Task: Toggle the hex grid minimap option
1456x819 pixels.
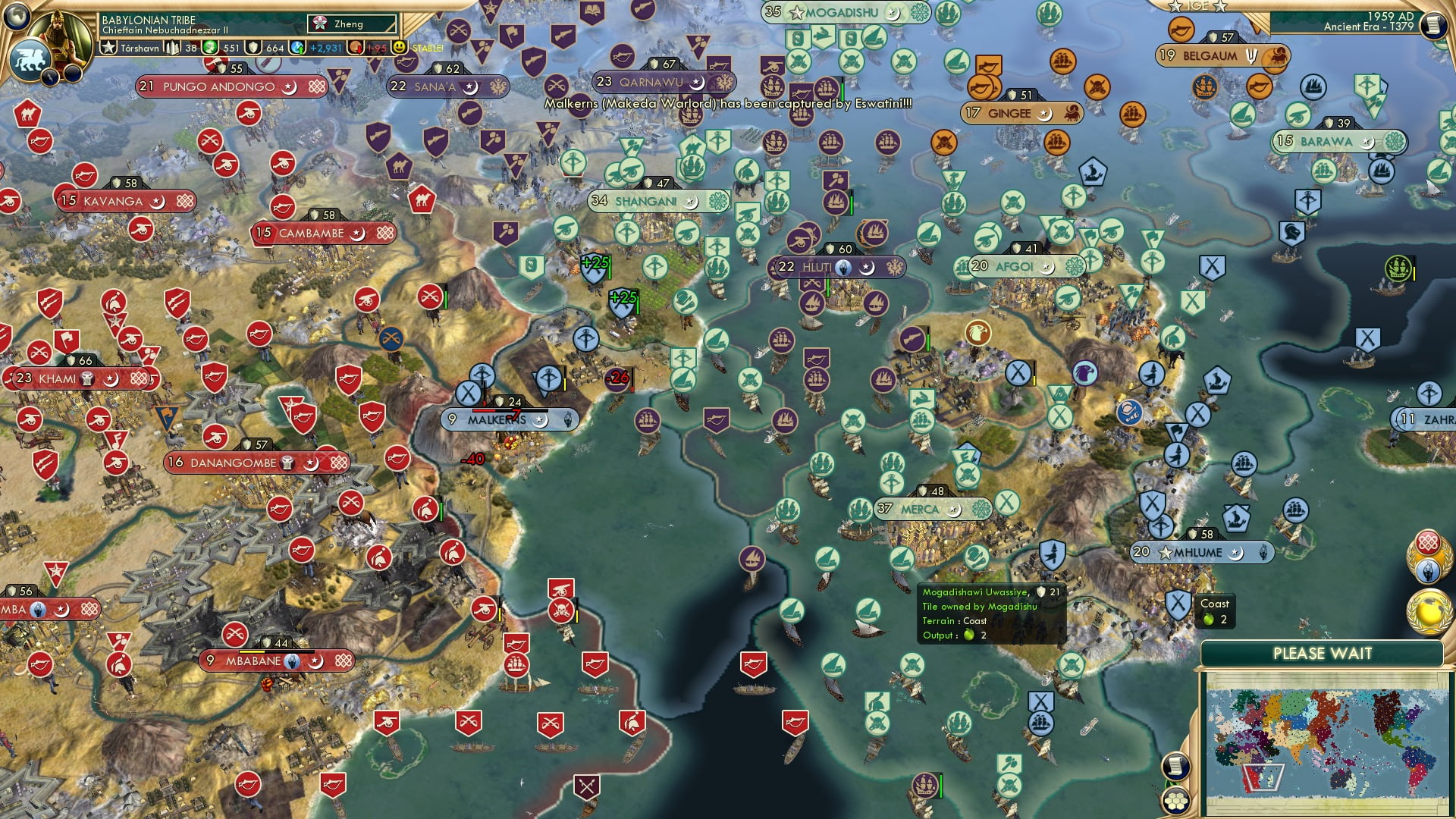Action: (1175, 800)
